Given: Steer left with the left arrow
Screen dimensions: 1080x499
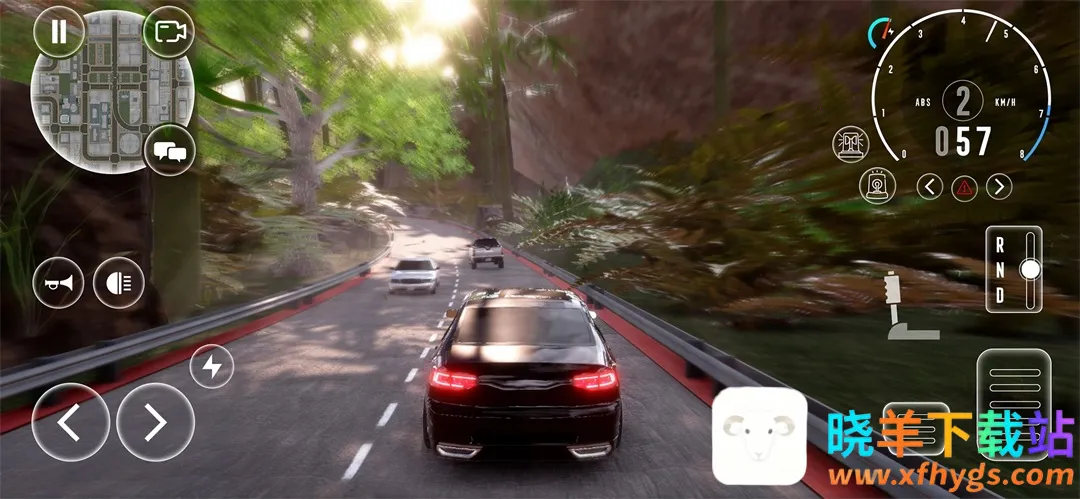Looking at the screenshot, I should point(70,423).
